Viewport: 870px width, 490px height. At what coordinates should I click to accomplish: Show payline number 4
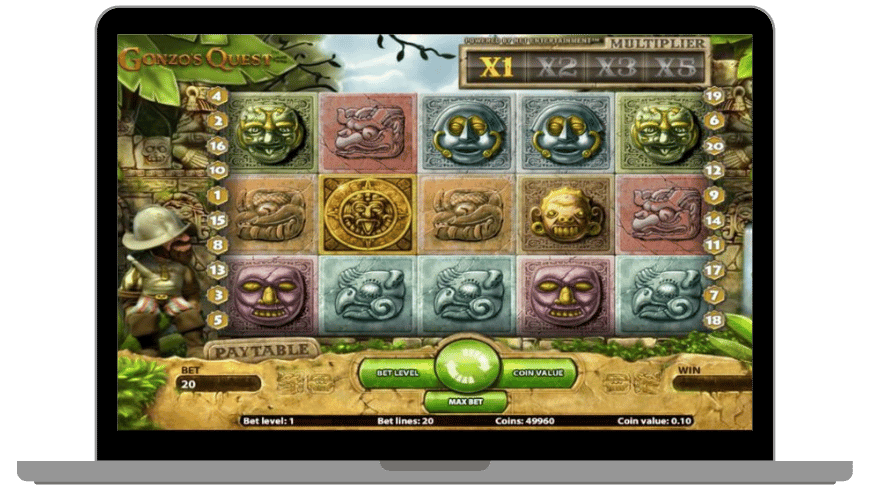(x=217, y=96)
